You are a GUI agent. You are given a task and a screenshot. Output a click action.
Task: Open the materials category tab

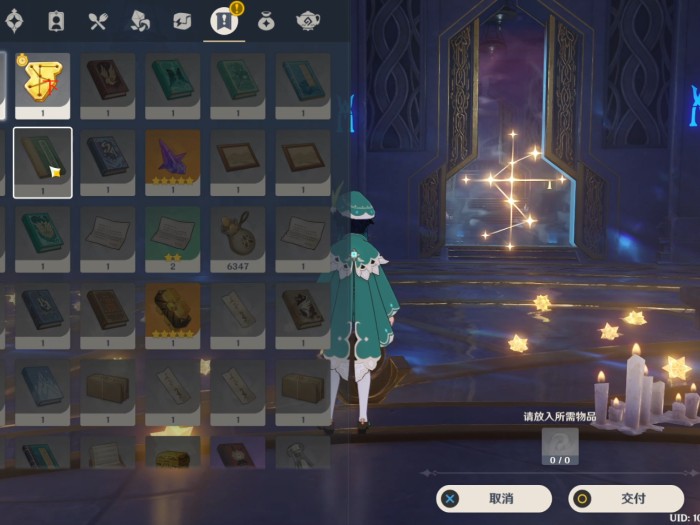click(139, 20)
